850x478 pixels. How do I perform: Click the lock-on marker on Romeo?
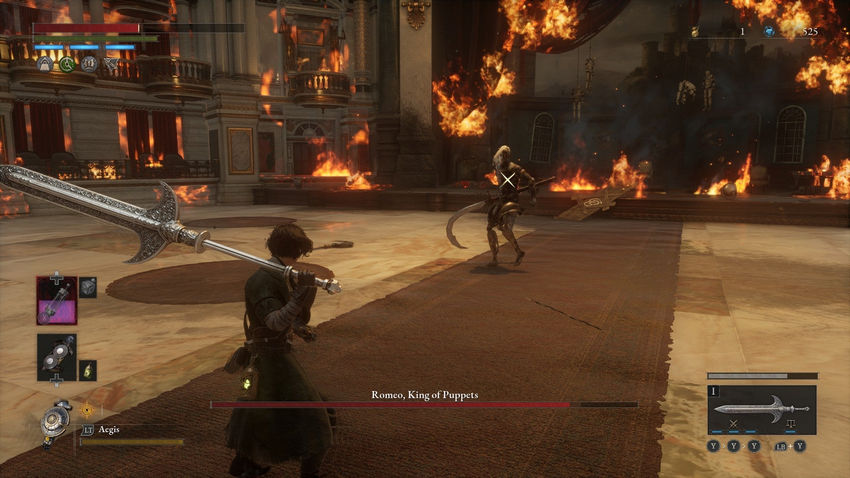508,181
